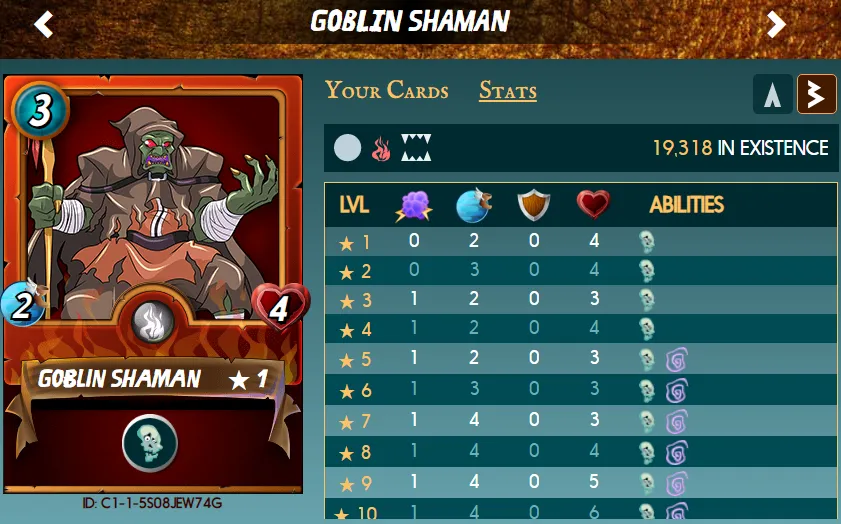
Task: Go to the next card with right arrow
Action: point(776,23)
